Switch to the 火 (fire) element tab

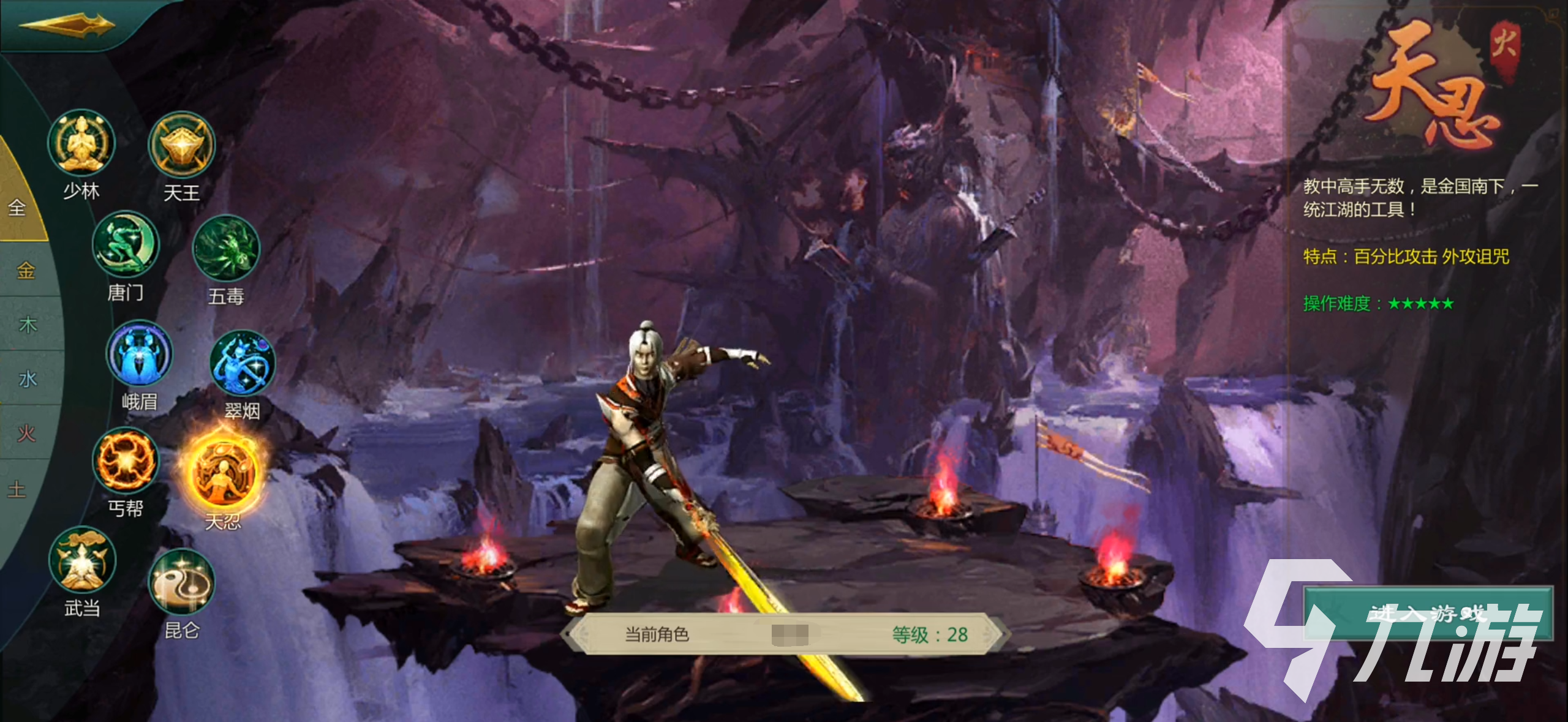[27, 434]
